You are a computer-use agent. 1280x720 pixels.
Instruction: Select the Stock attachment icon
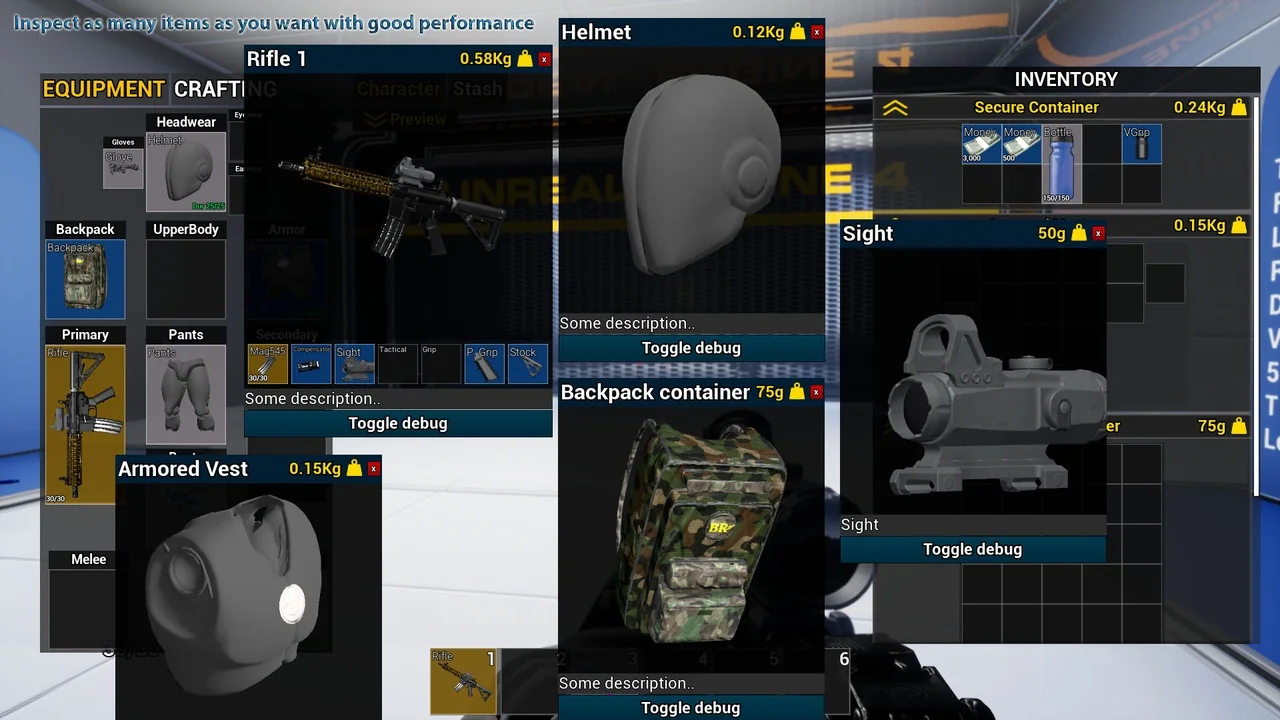527,363
